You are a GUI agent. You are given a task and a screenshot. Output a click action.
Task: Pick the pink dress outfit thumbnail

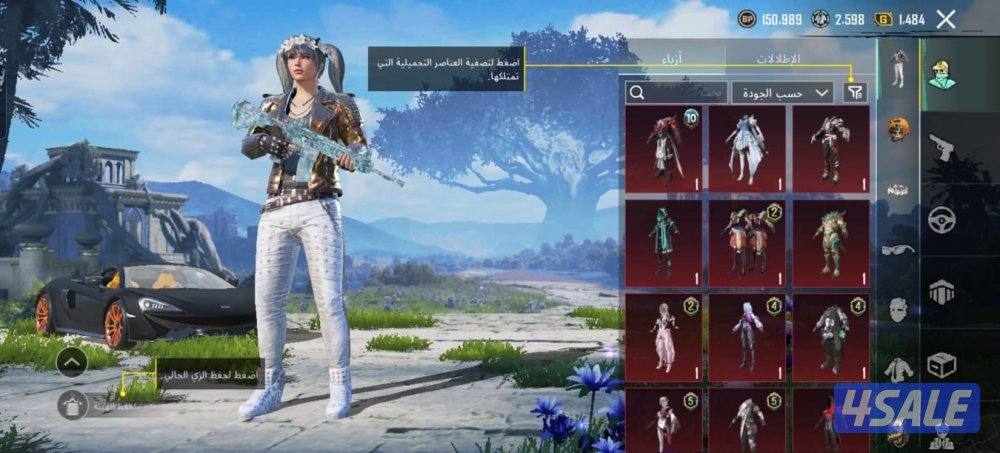pos(663,336)
